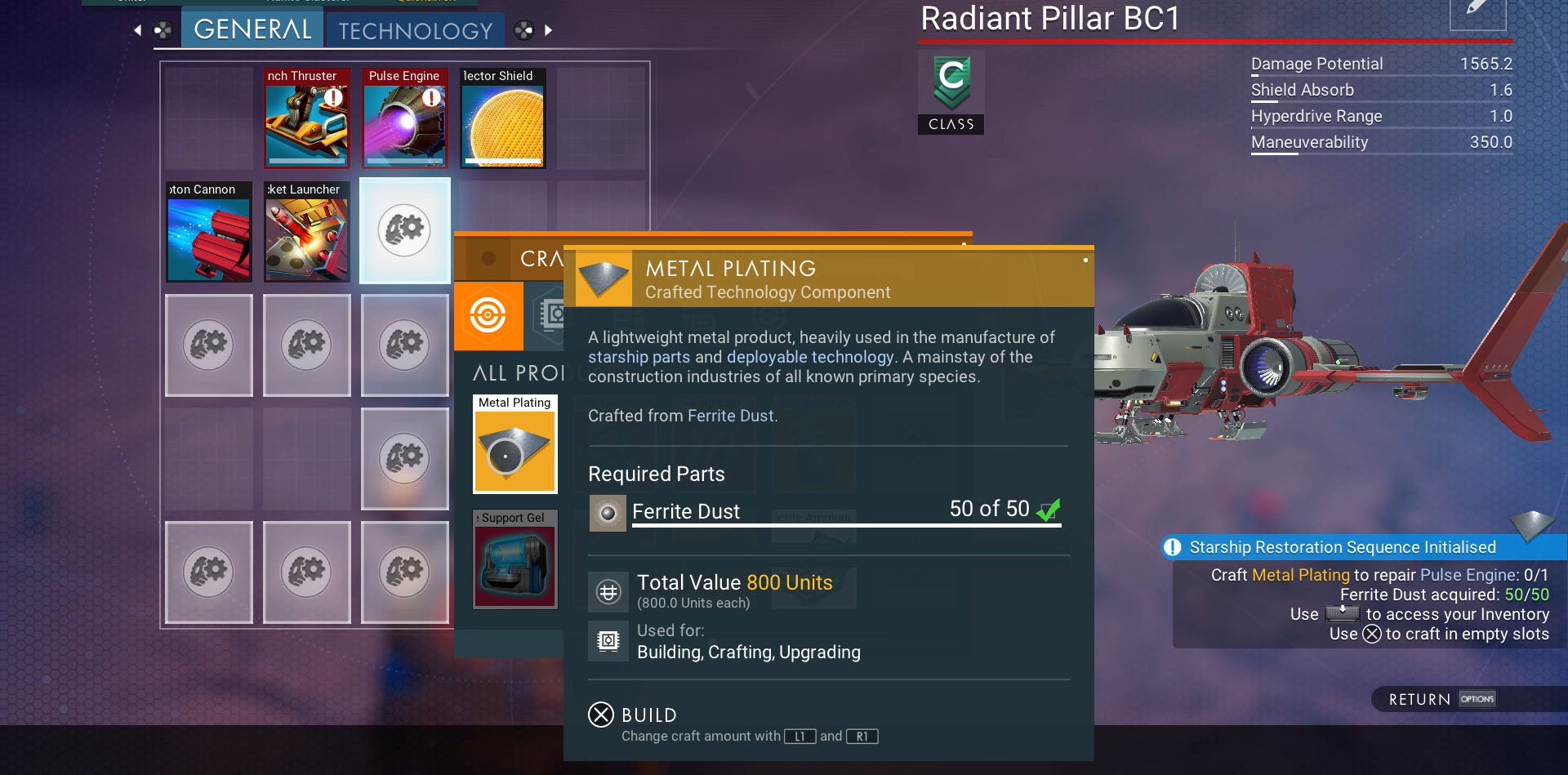Click the grid icon left of General tab
This screenshot has height=775, width=1568.
(163, 29)
